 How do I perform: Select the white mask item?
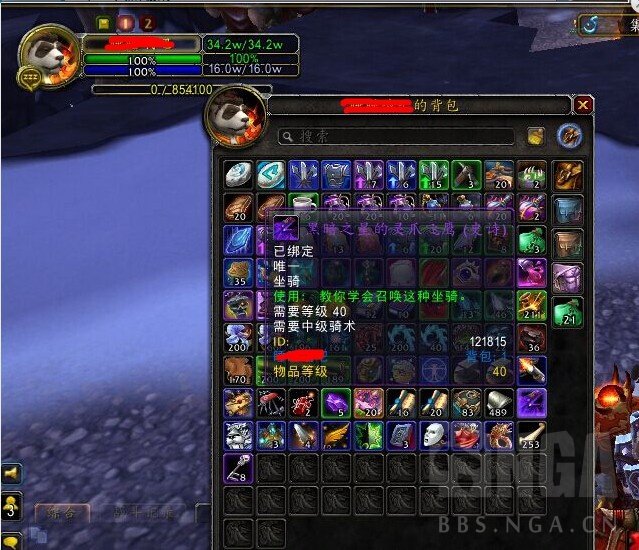(x=433, y=435)
